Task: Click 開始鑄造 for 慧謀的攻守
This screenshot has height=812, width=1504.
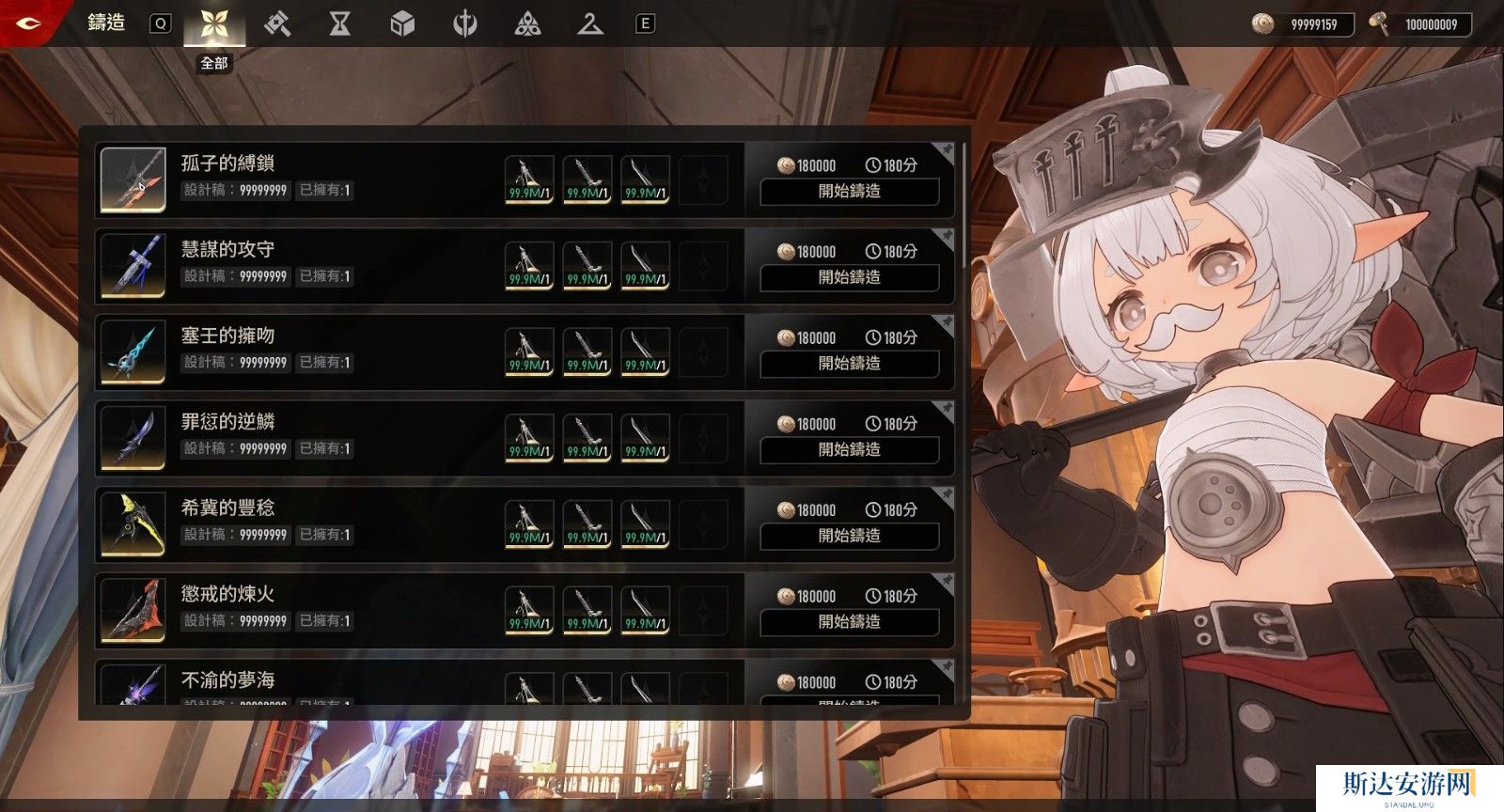Action: (849, 278)
